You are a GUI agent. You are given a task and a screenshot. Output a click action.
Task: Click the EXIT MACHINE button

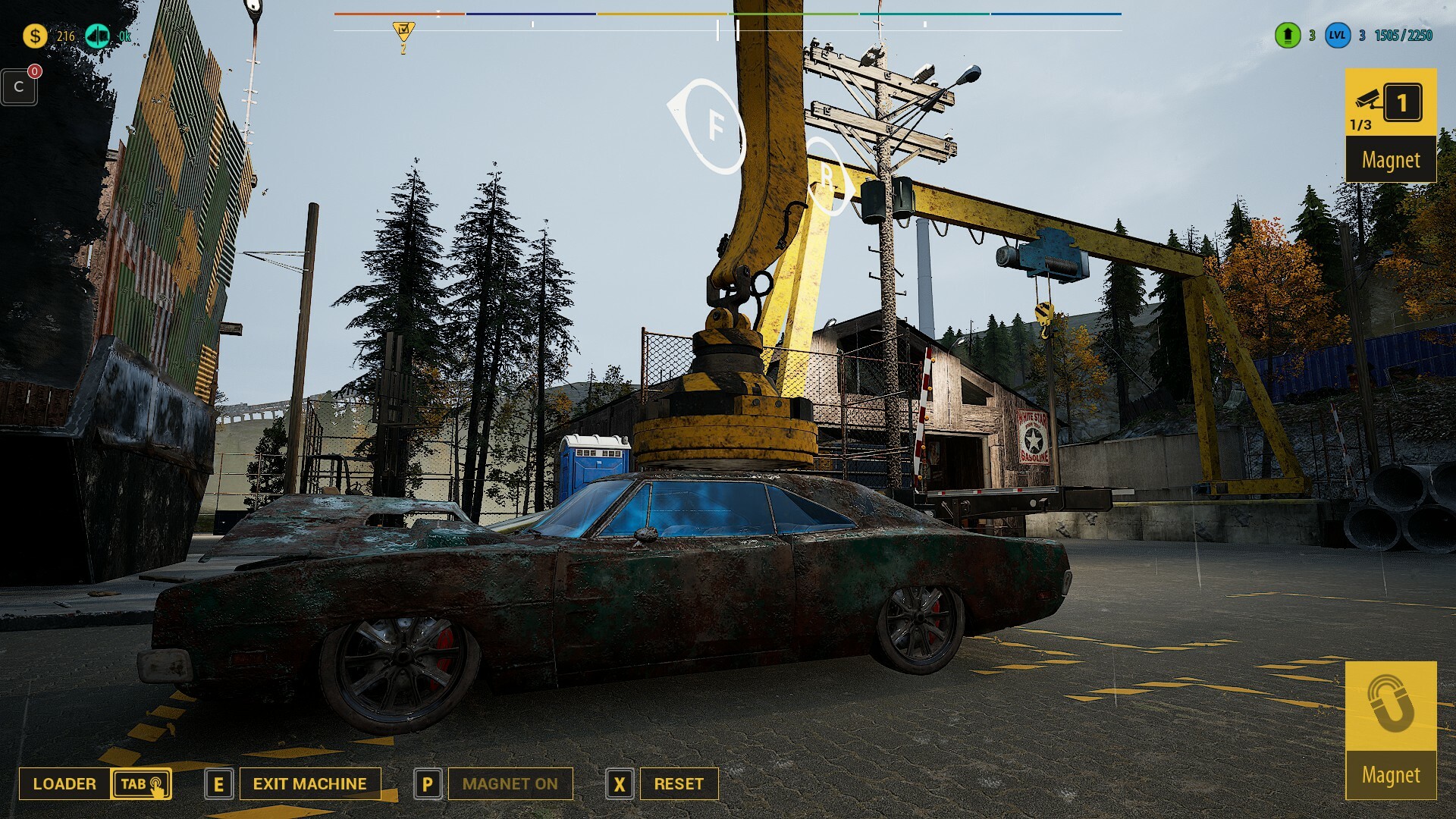309,783
